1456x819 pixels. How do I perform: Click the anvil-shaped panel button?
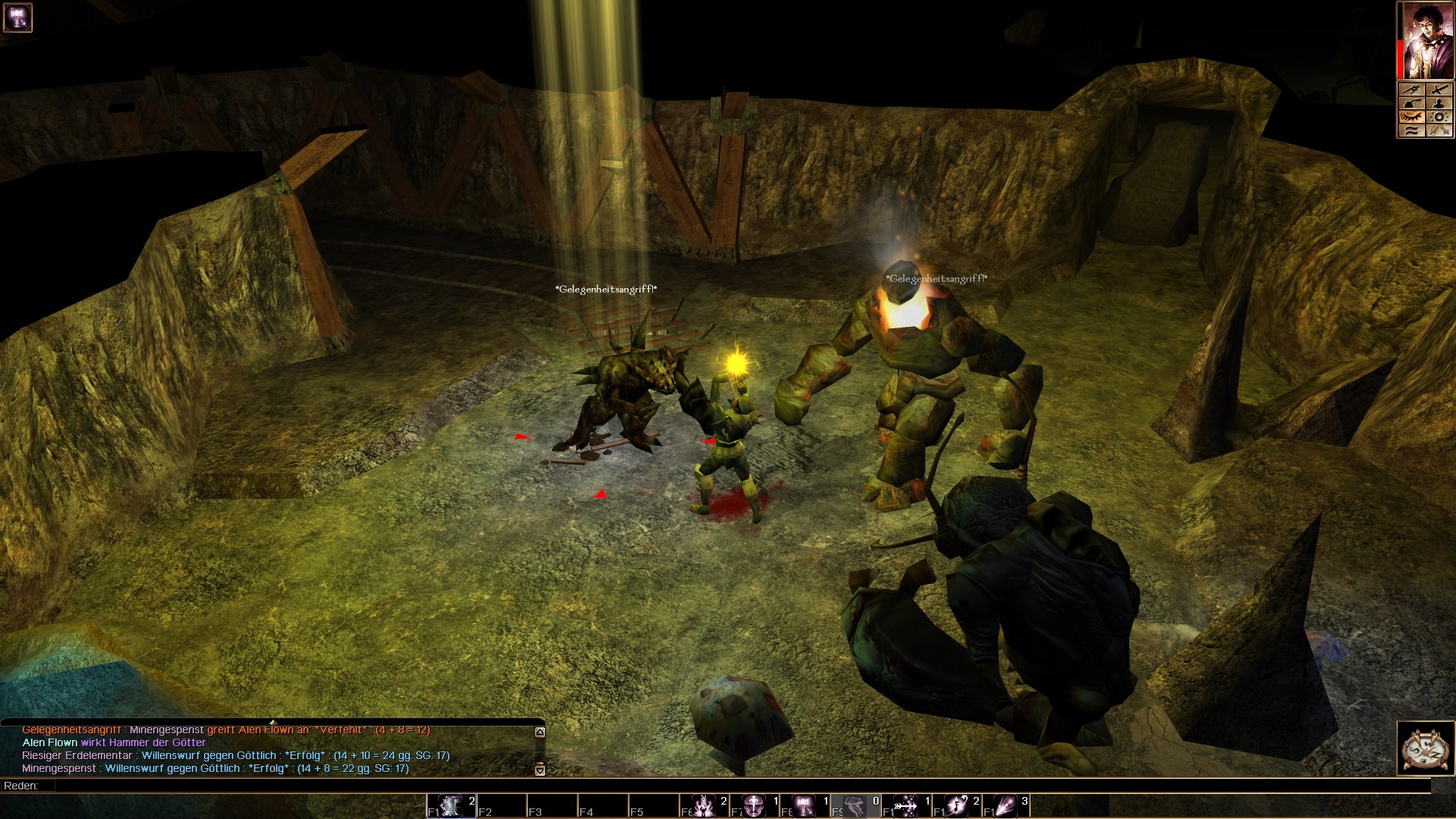click(x=1411, y=103)
